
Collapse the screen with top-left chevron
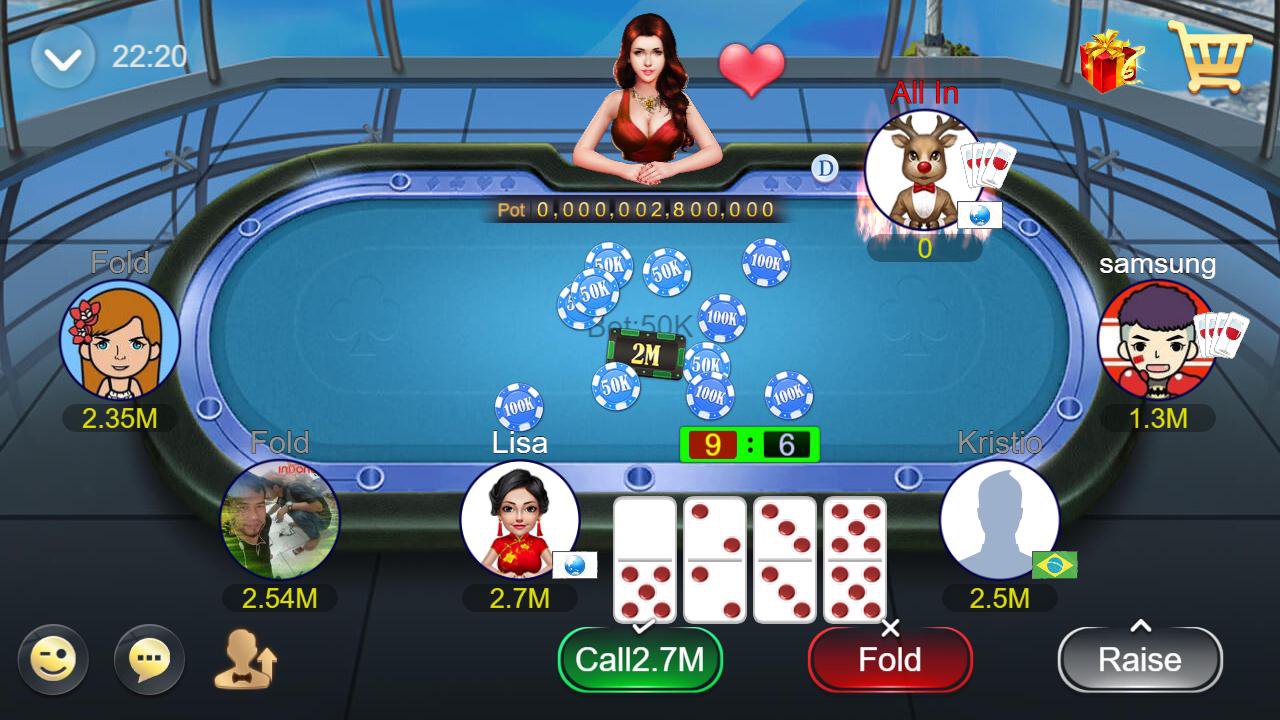(x=60, y=55)
